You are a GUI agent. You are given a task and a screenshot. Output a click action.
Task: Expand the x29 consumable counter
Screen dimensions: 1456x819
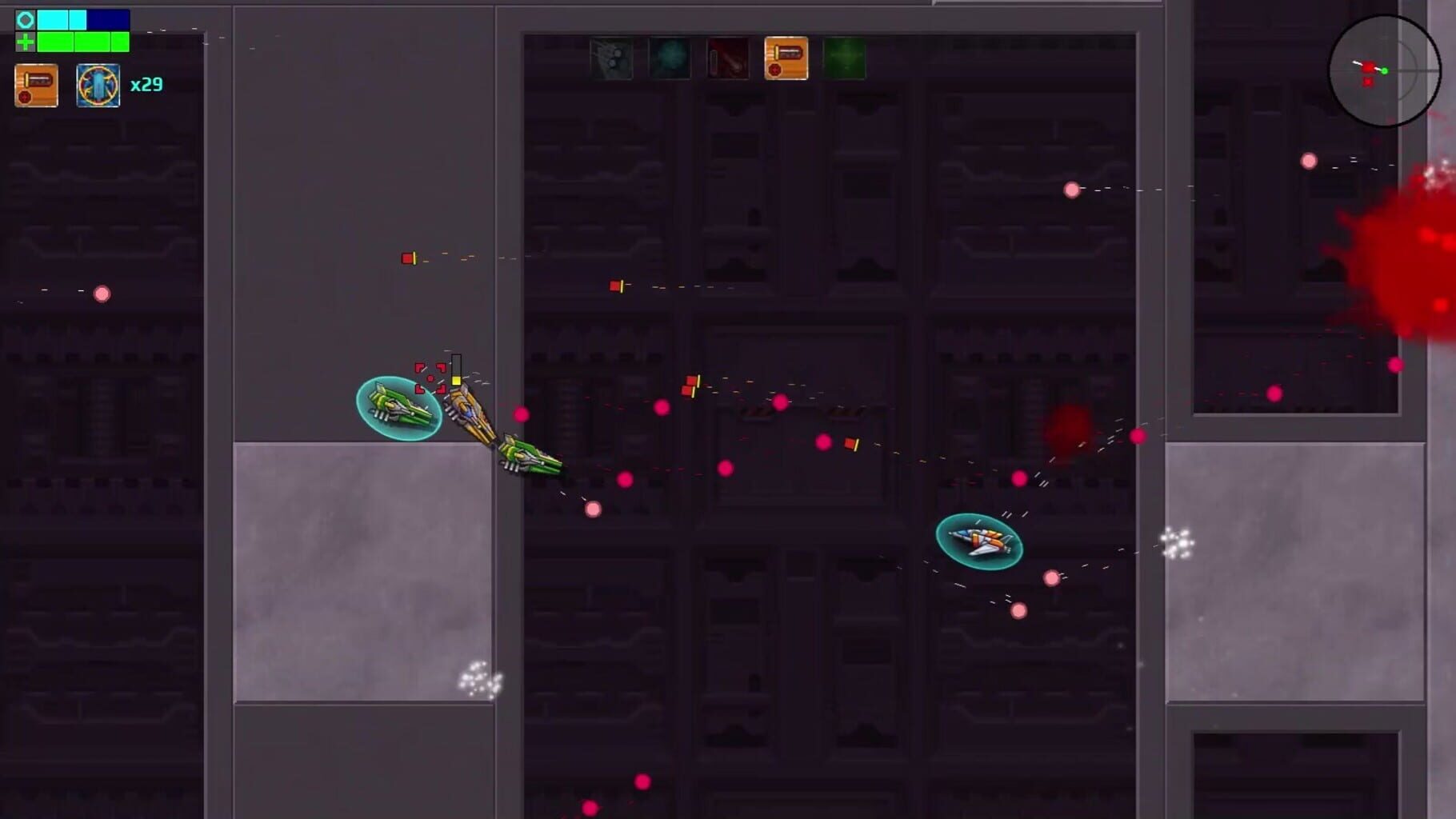(x=148, y=85)
